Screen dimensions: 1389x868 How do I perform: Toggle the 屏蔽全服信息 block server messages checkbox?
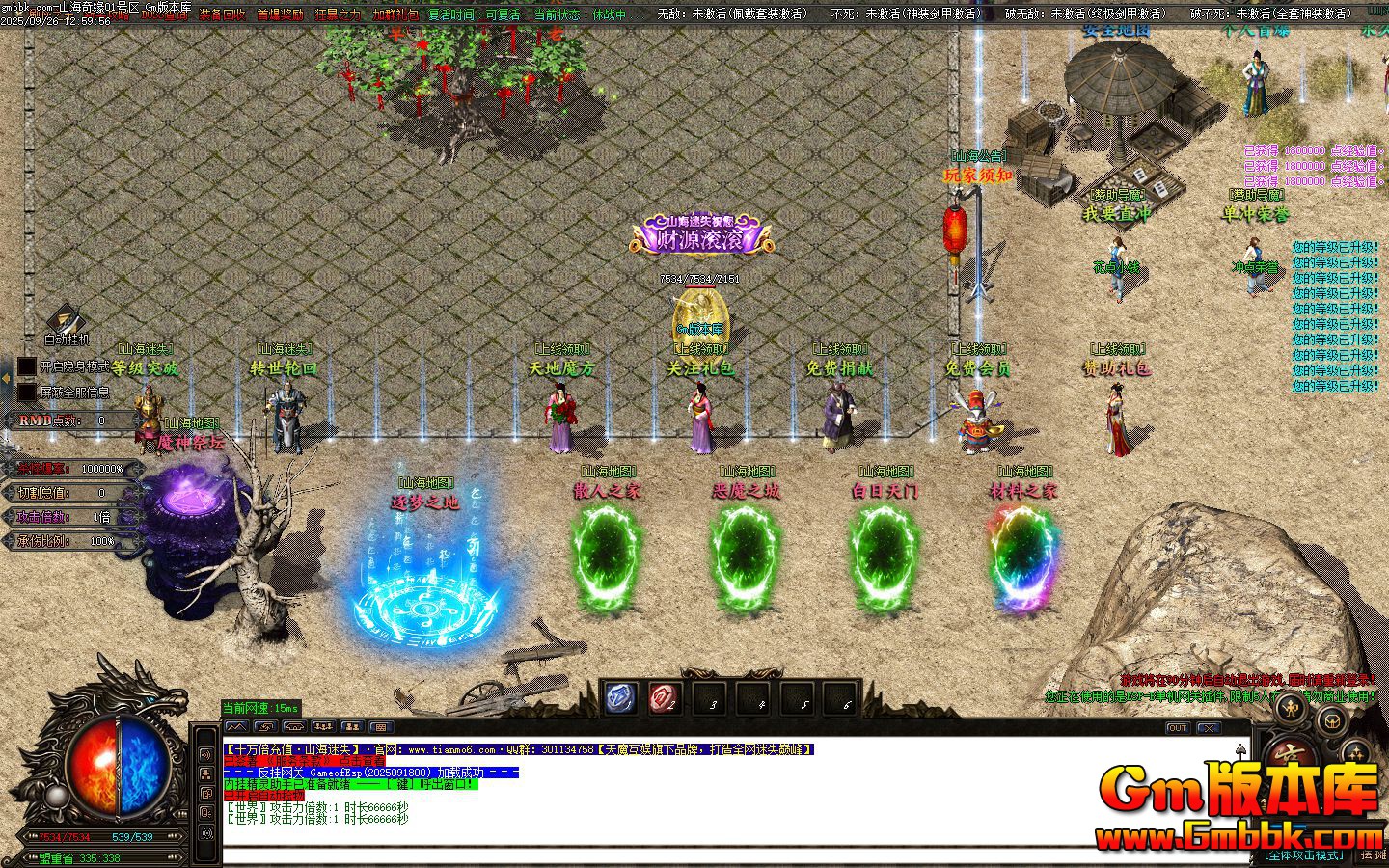point(27,392)
